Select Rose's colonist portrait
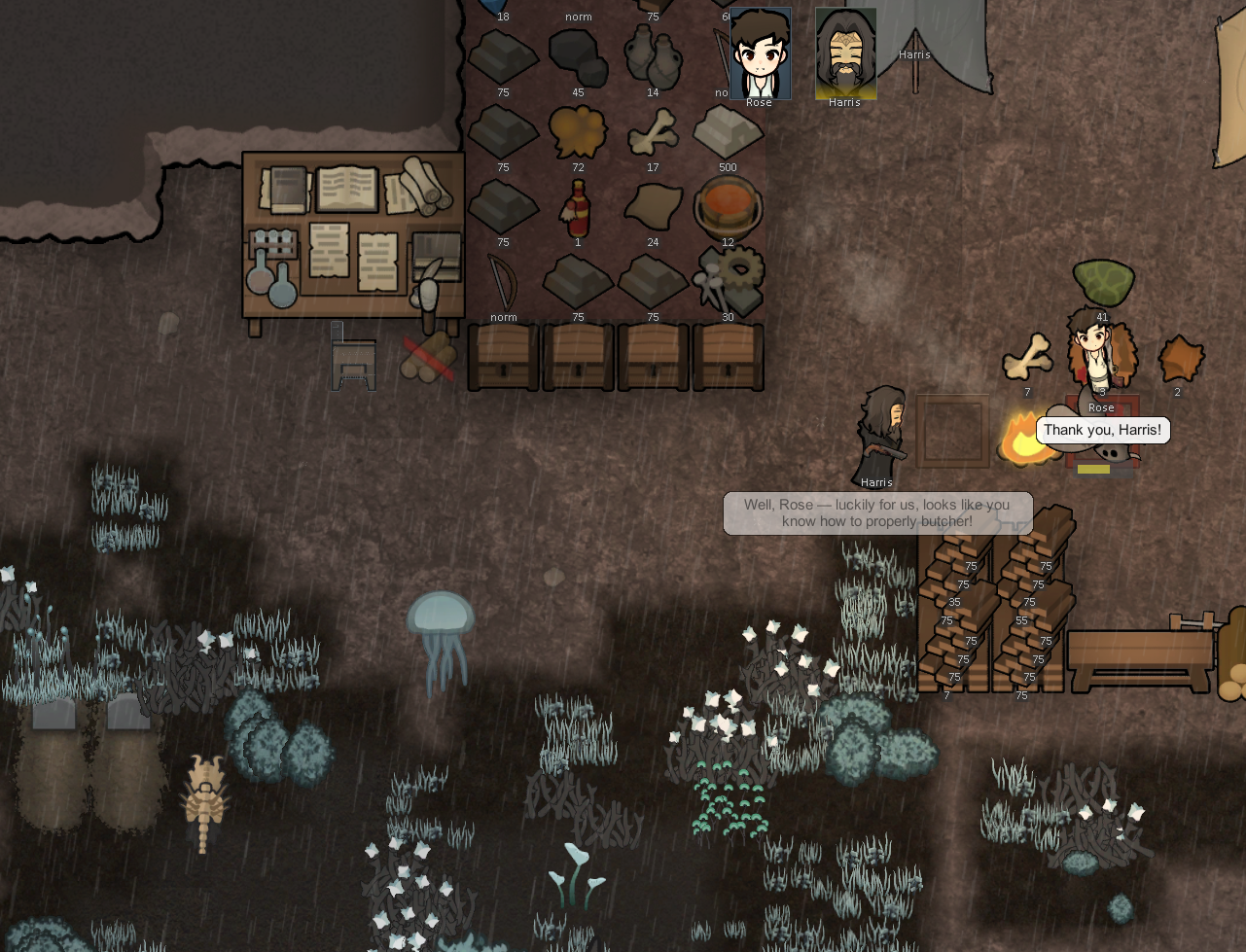 [760, 54]
